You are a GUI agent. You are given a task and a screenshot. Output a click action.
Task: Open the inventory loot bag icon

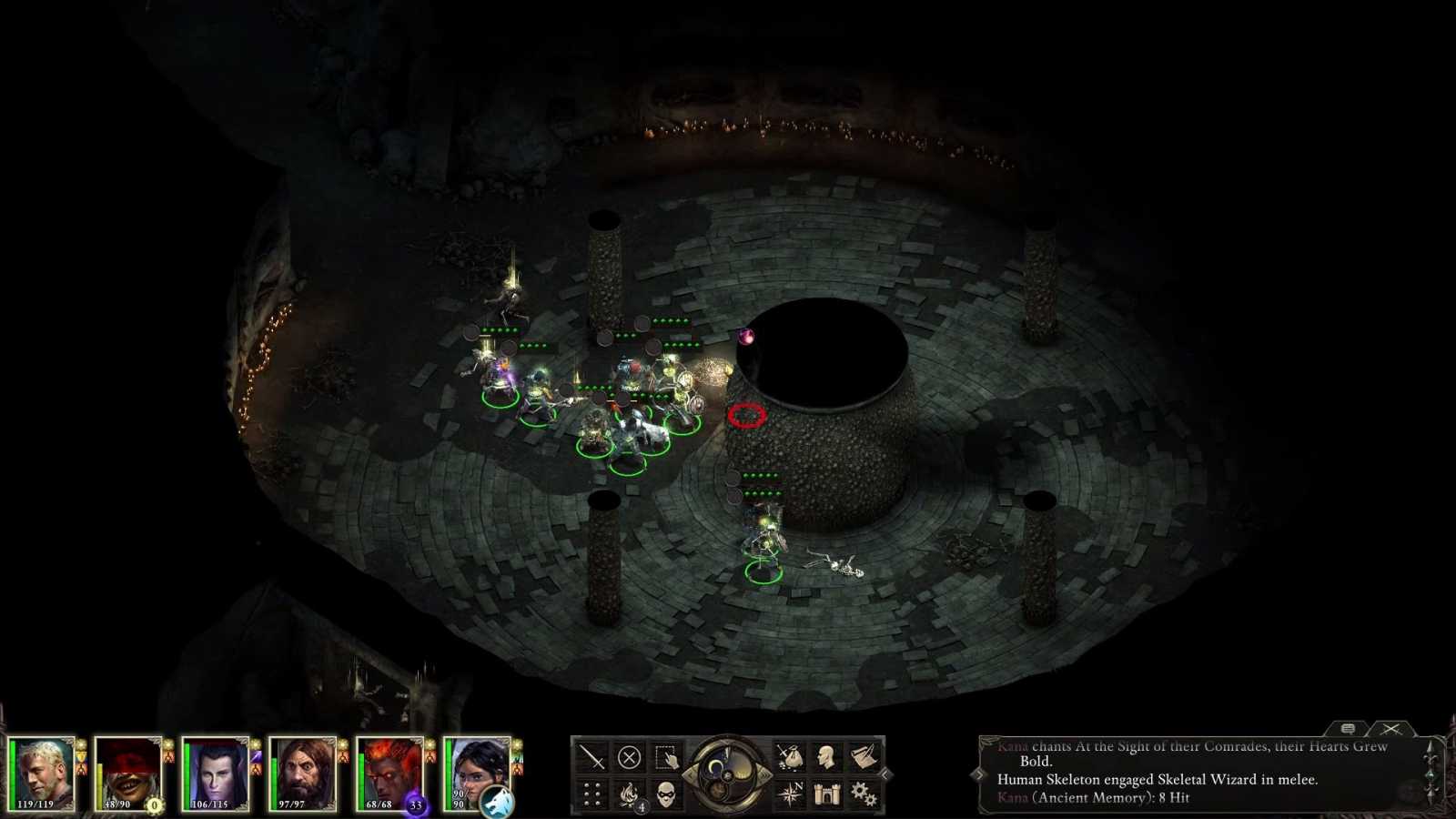790,758
